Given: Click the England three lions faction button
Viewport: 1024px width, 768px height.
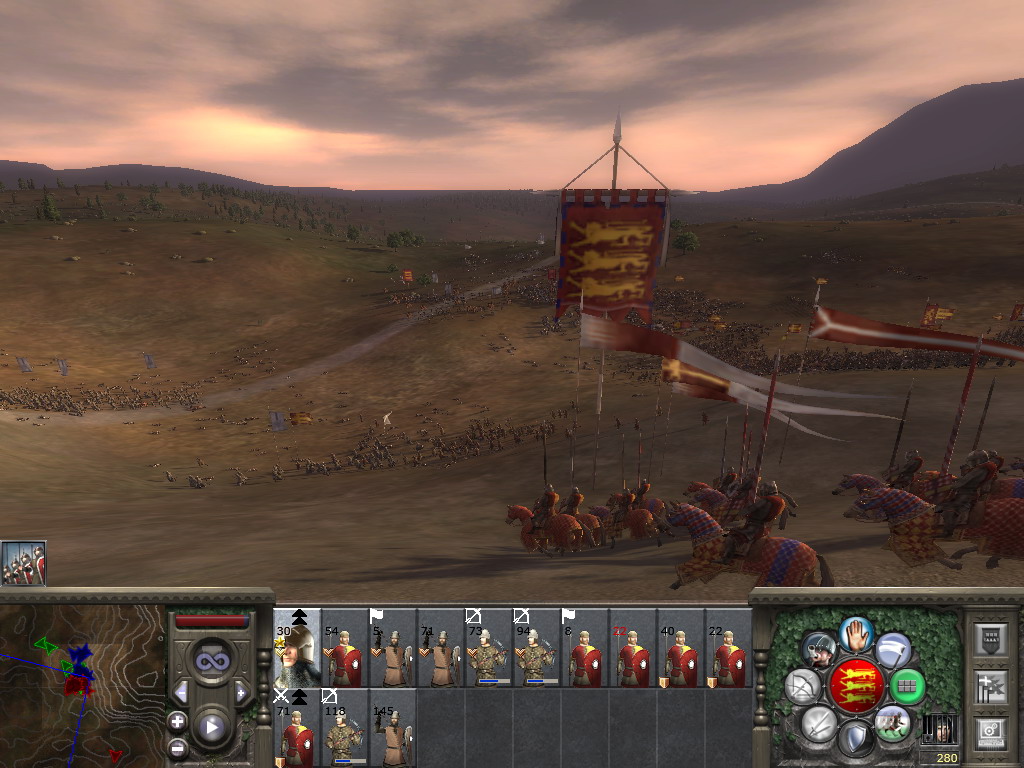Looking at the screenshot, I should point(856,686).
